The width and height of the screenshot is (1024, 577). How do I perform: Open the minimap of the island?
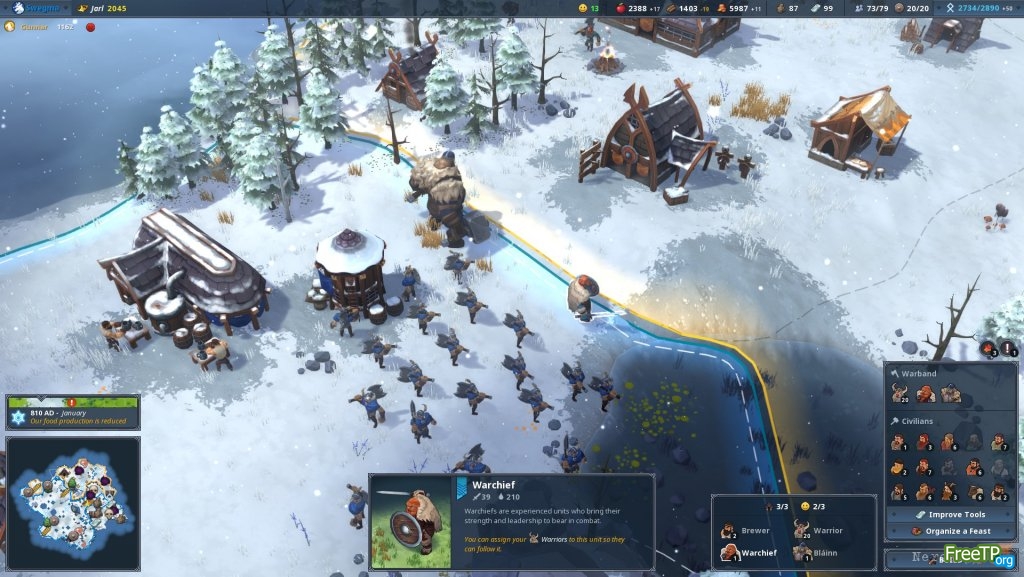coord(73,502)
